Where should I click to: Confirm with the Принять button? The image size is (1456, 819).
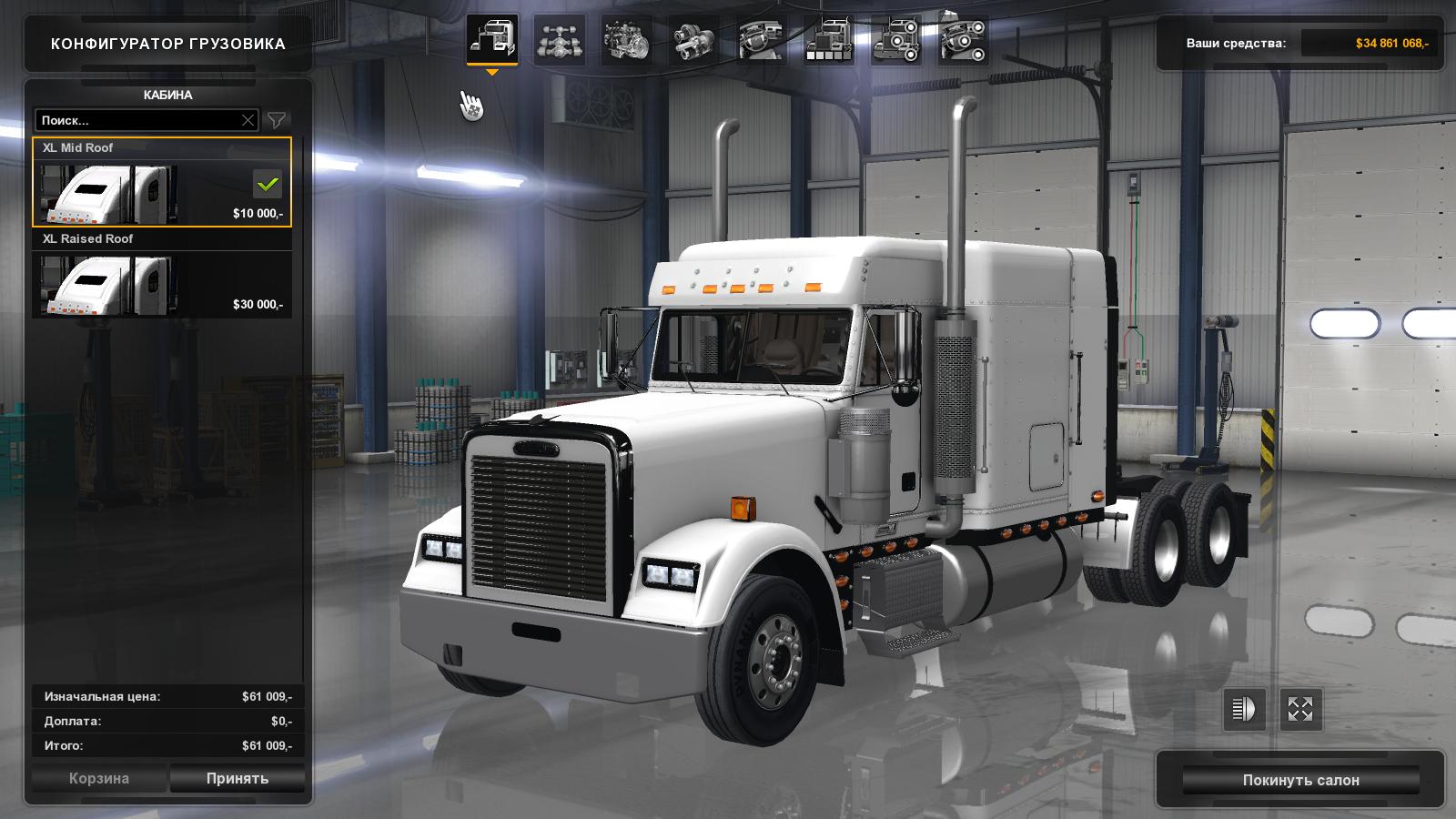[x=237, y=779]
